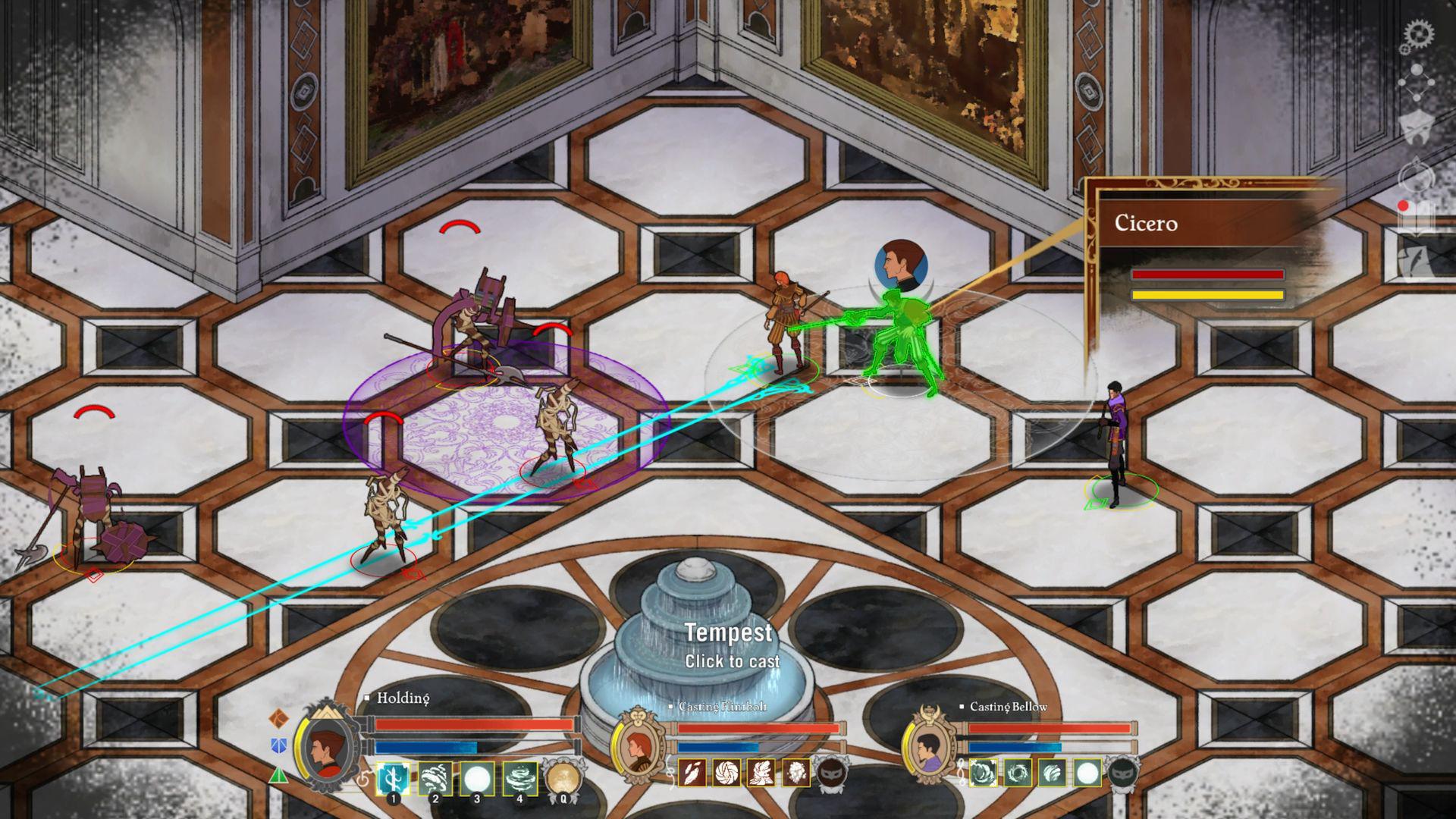
Task: Cast the Tempest whirlwind in ability slot 4
Action: [519, 776]
